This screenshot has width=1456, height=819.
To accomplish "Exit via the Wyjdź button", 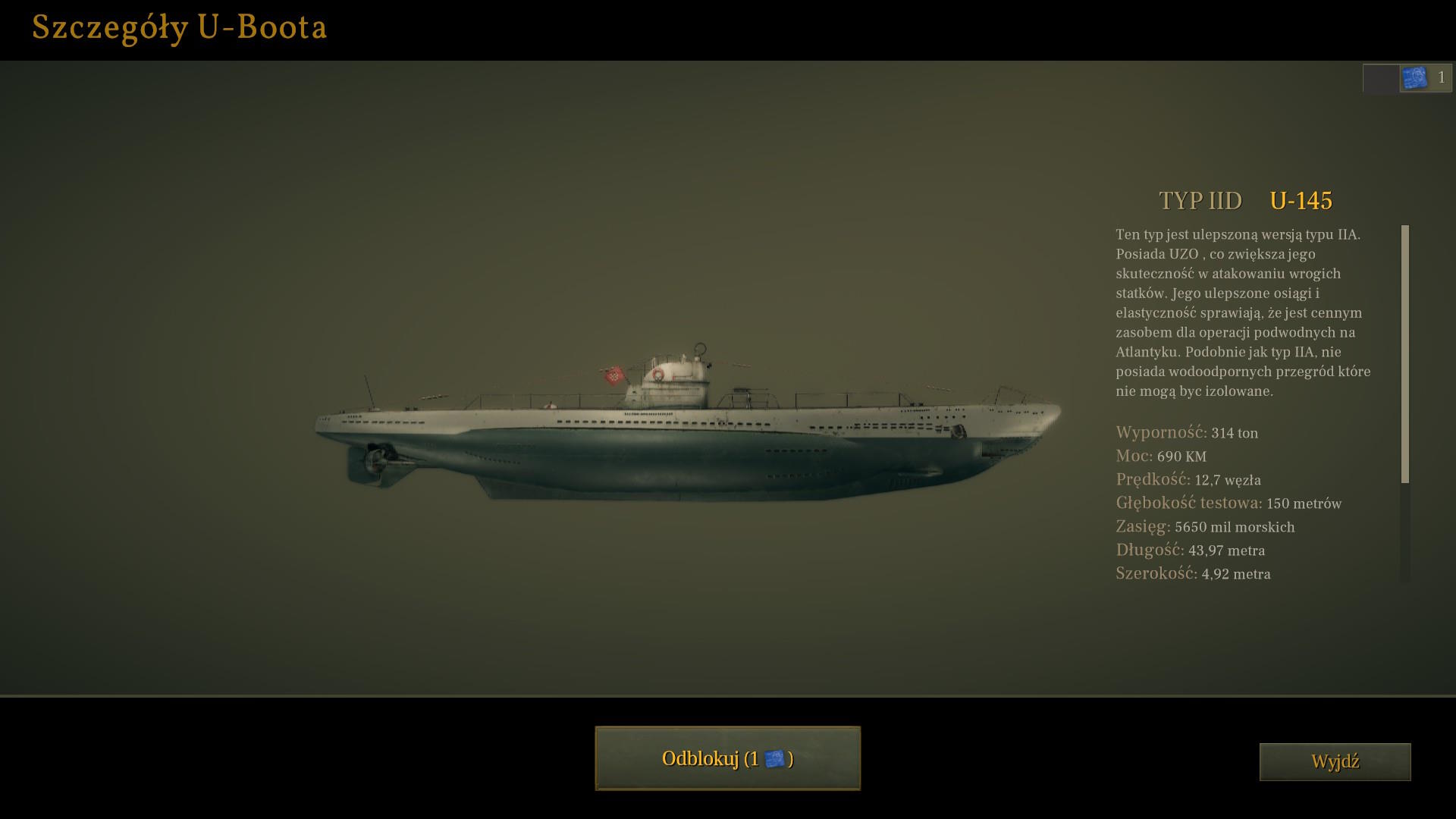I will tap(1335, 761).
